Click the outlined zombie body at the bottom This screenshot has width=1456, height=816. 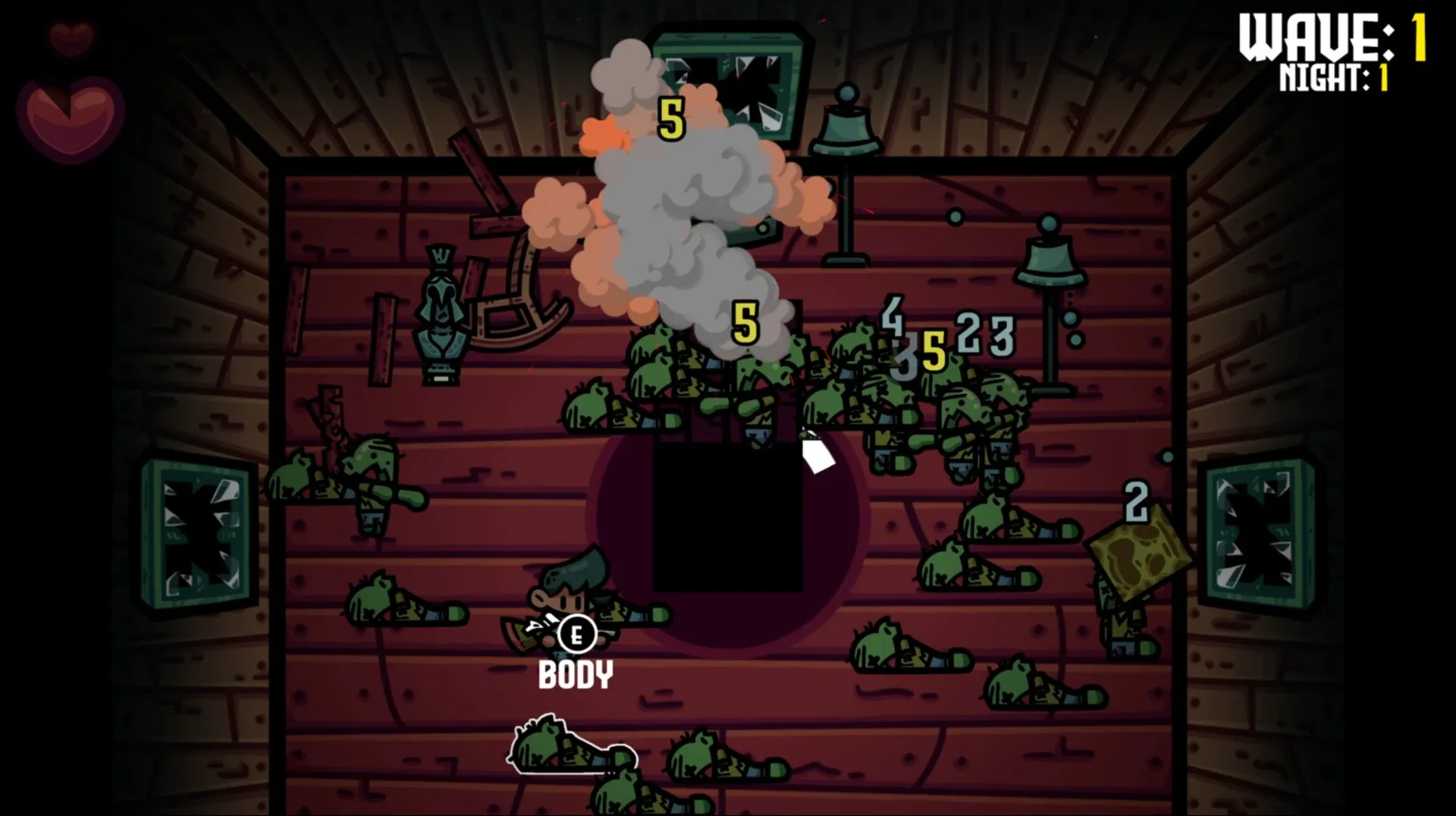(x=565, y=747)
